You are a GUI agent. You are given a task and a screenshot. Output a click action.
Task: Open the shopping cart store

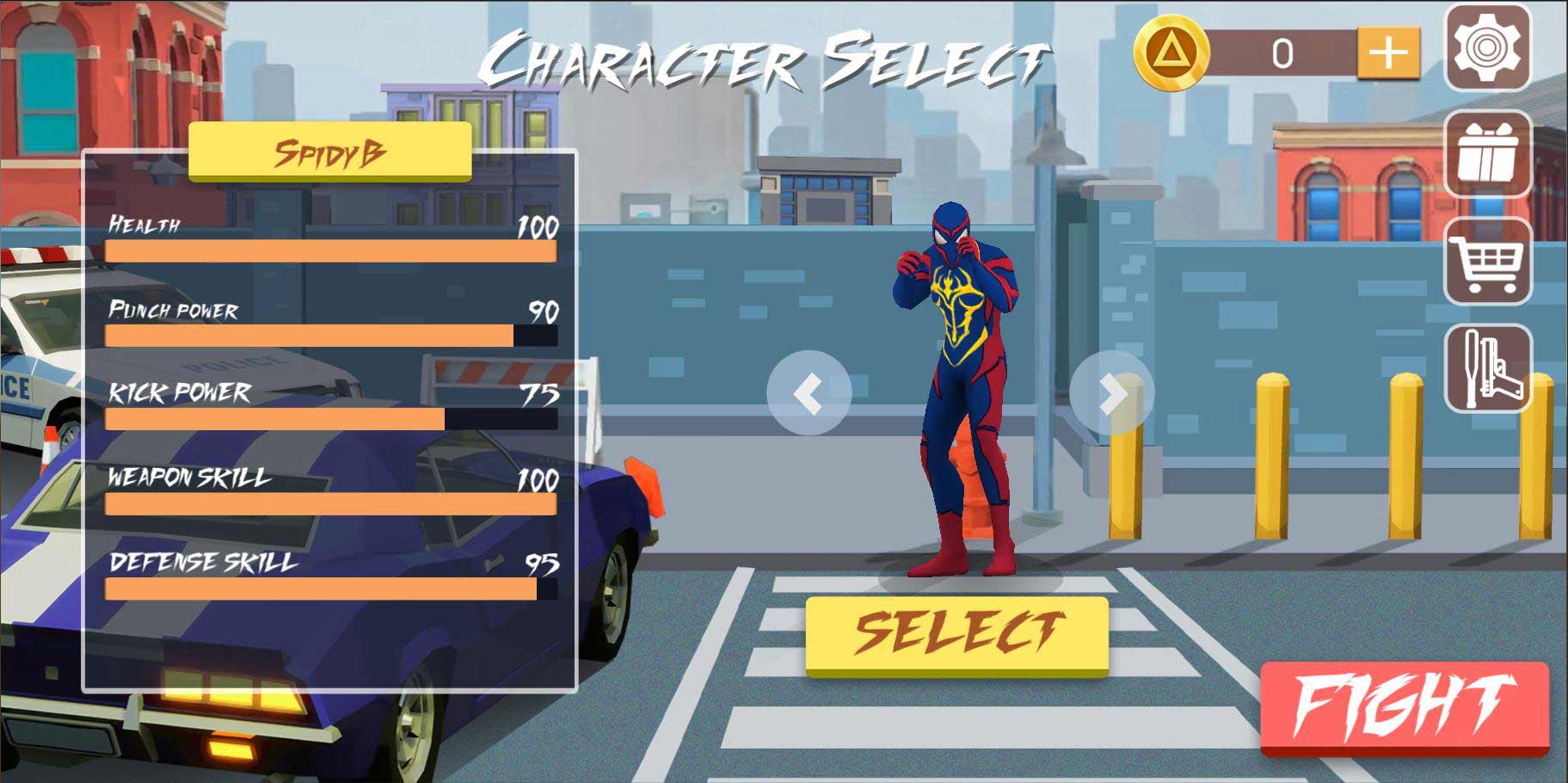(x=1487, y=260)
